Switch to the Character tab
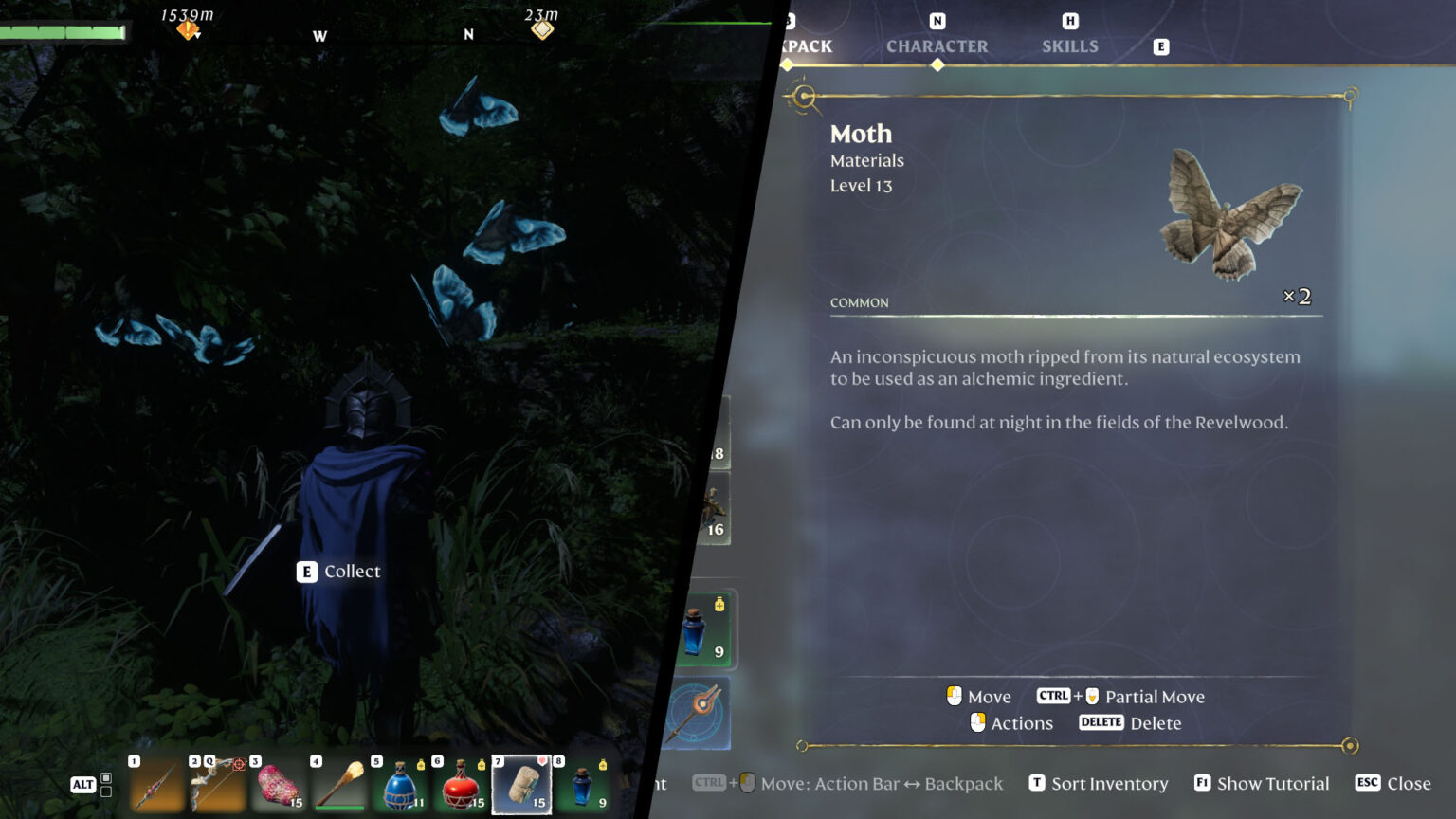Viewport: 1456px width, 819px height. [937, 45]
